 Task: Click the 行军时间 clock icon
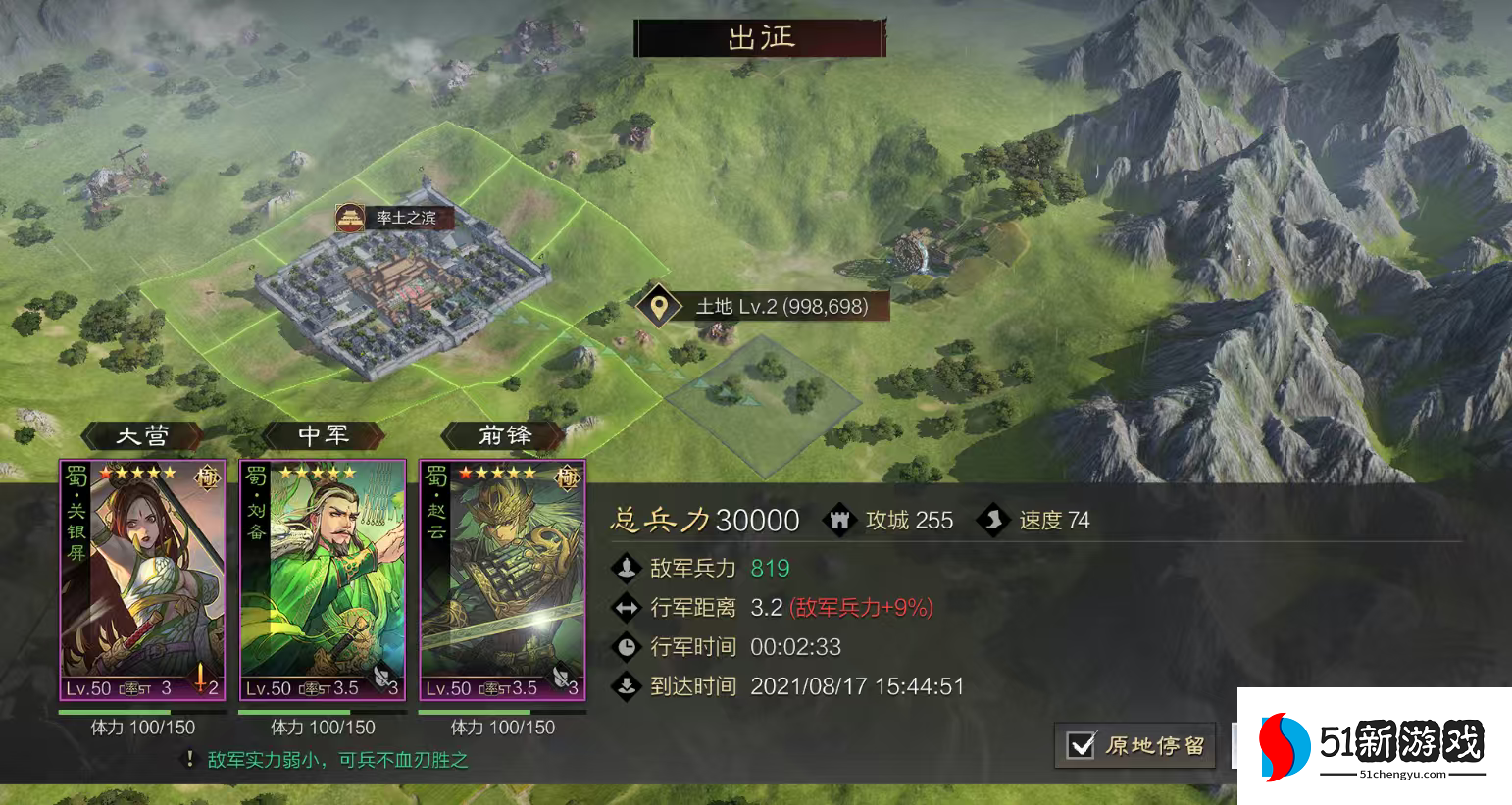click(x=628, y=646)
